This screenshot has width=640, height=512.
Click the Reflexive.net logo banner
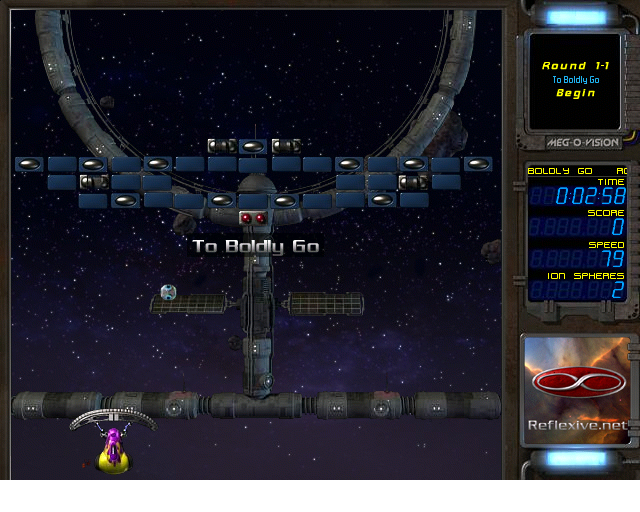(x=577, y=391)
